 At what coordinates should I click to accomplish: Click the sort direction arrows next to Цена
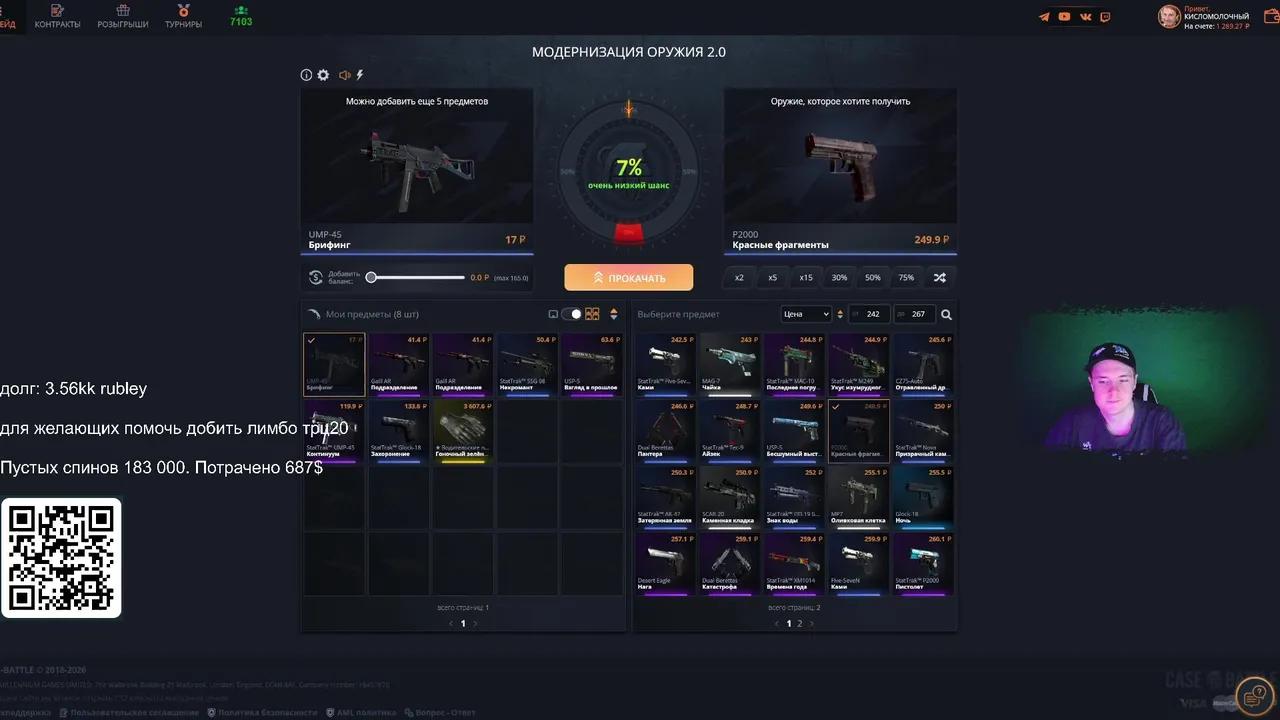pos(840,314)
